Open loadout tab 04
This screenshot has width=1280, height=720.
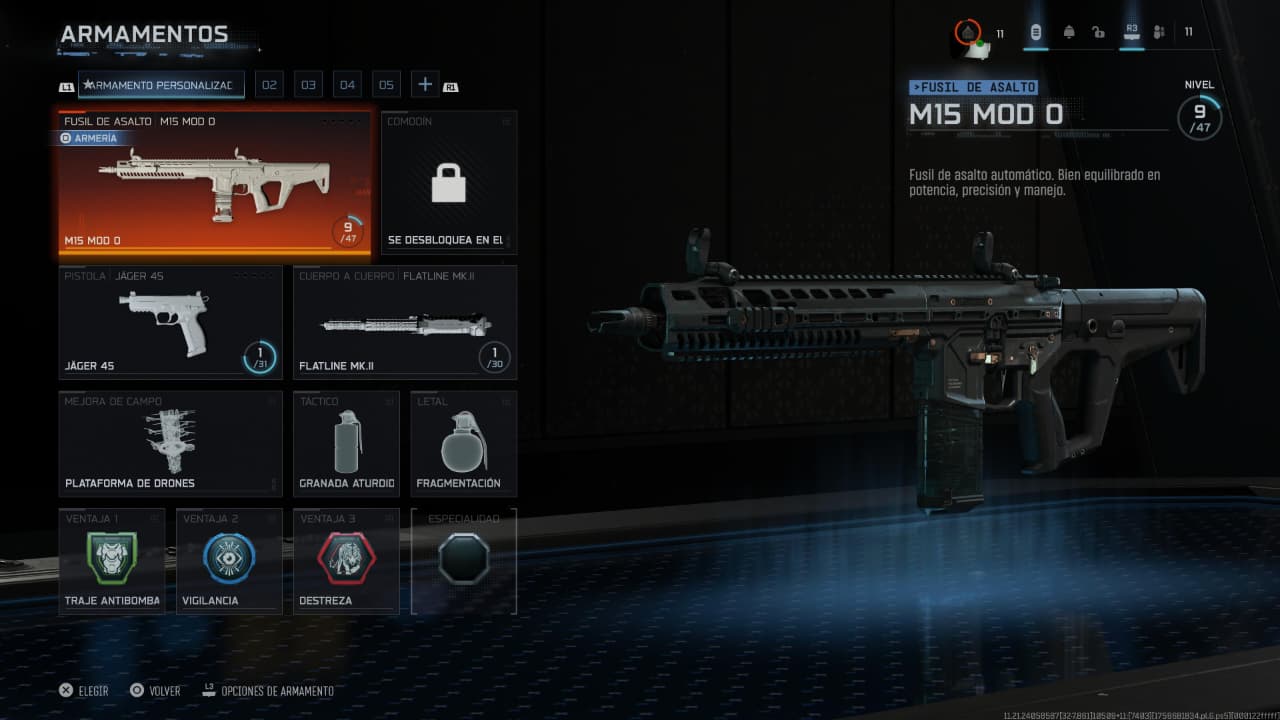click(x=347, y=85)
